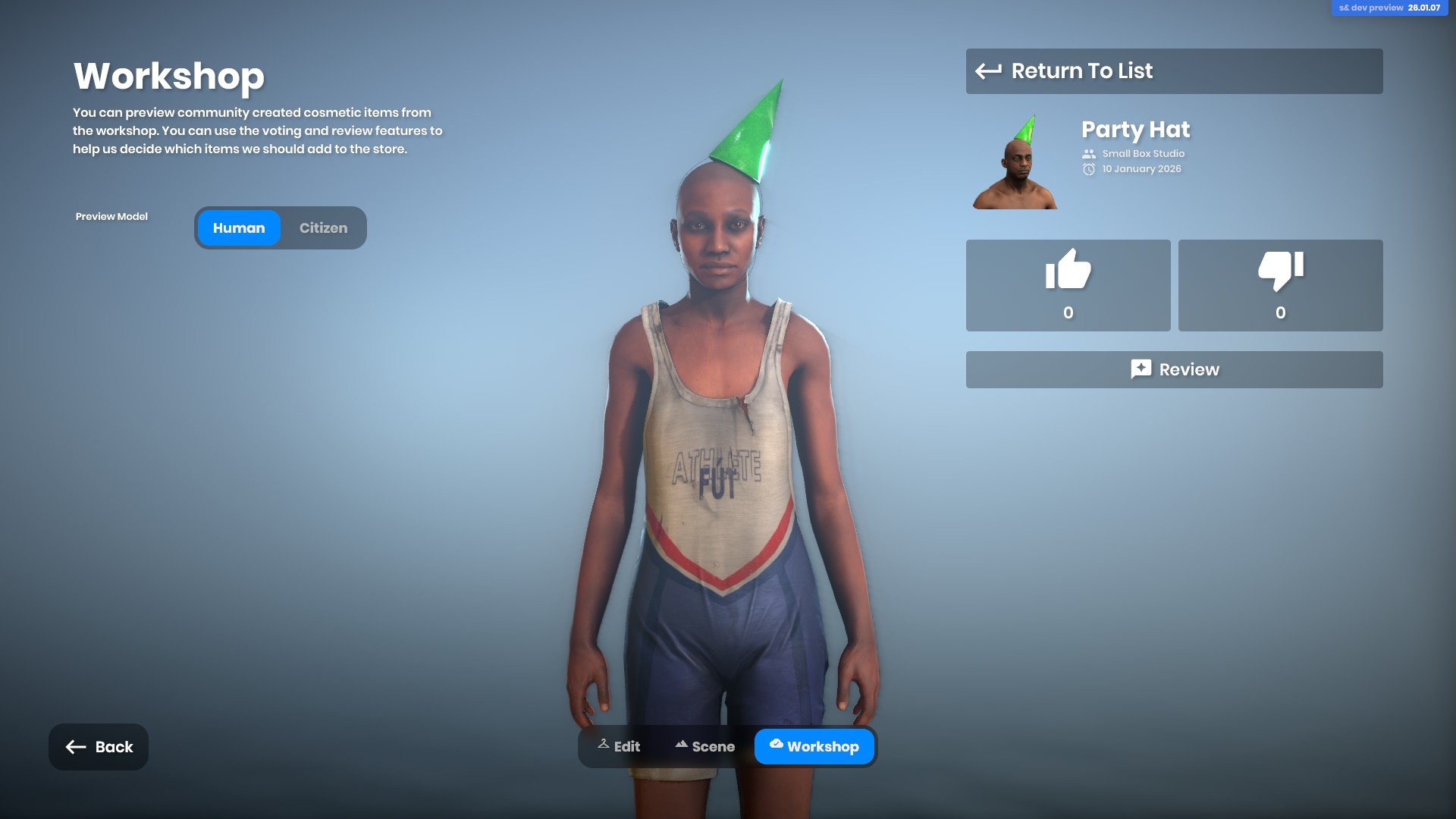Give the Party Hat a thumbs up

[1068, 285]
